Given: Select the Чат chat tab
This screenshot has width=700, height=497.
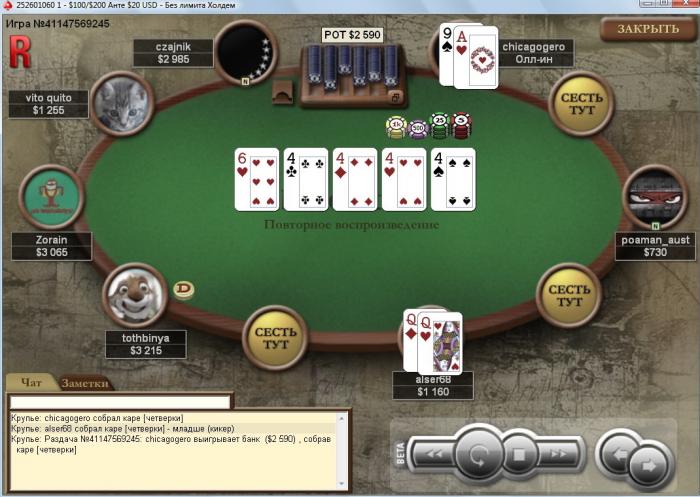Looking at the screenshot, I should click(32, 383).
